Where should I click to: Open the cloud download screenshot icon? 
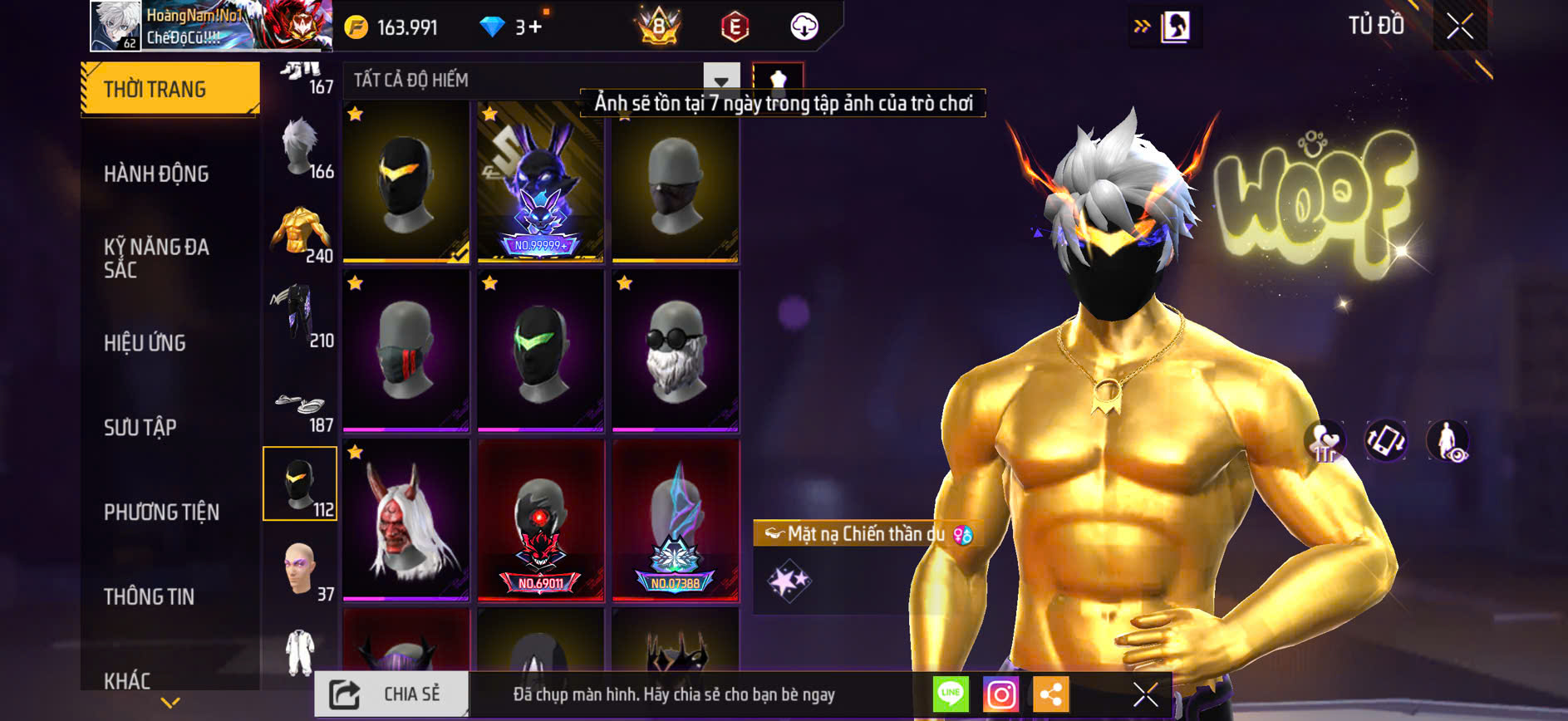(x=802, y=25)
